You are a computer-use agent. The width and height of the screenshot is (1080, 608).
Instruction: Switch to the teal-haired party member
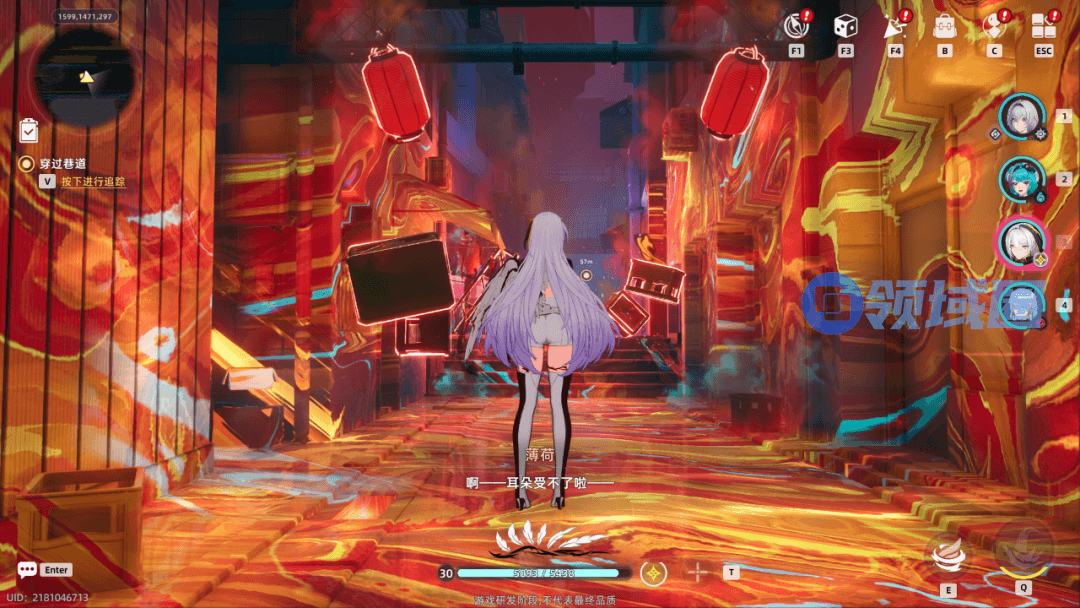(x=1022, y=179)
